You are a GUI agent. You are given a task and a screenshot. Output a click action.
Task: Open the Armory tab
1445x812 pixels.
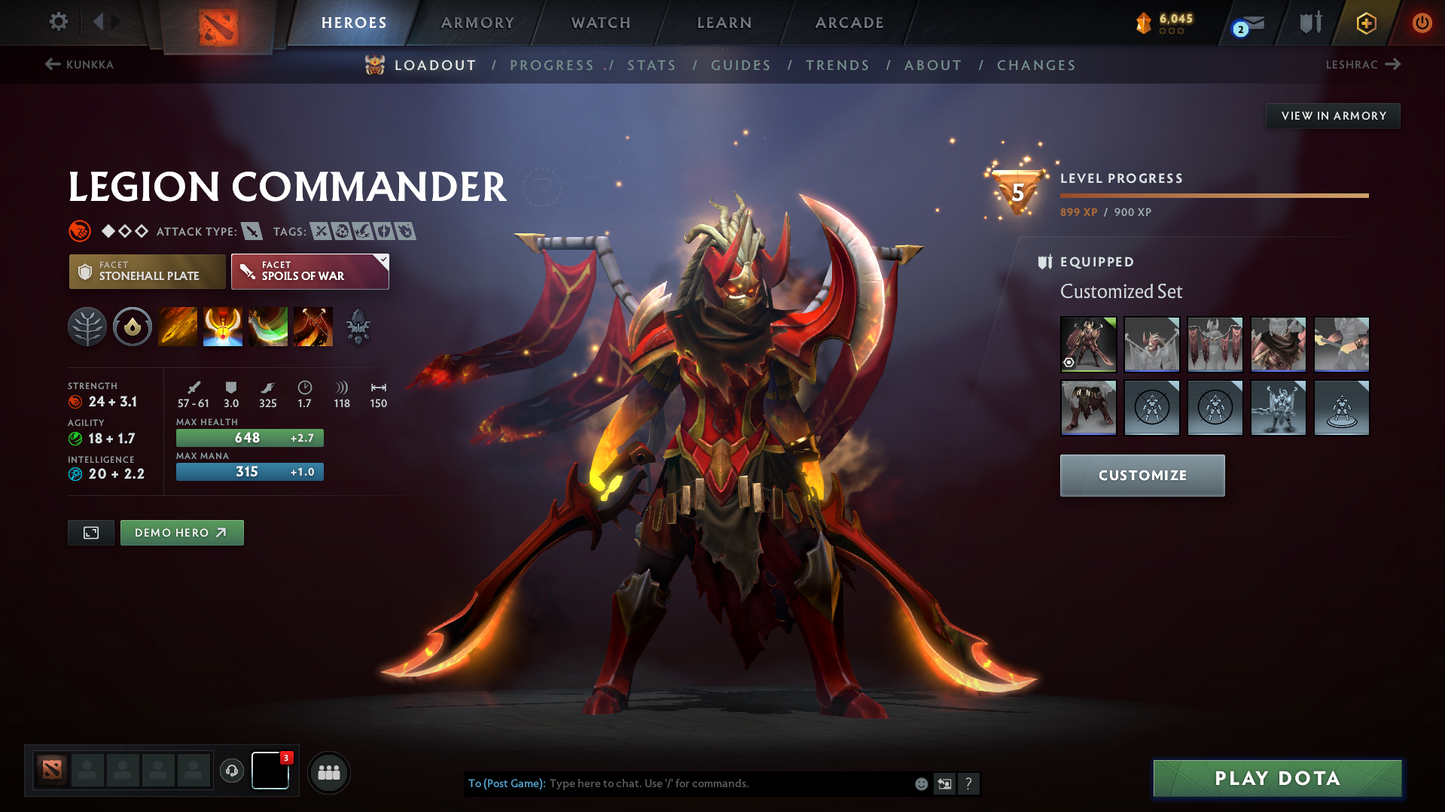[x=477, y=23]
